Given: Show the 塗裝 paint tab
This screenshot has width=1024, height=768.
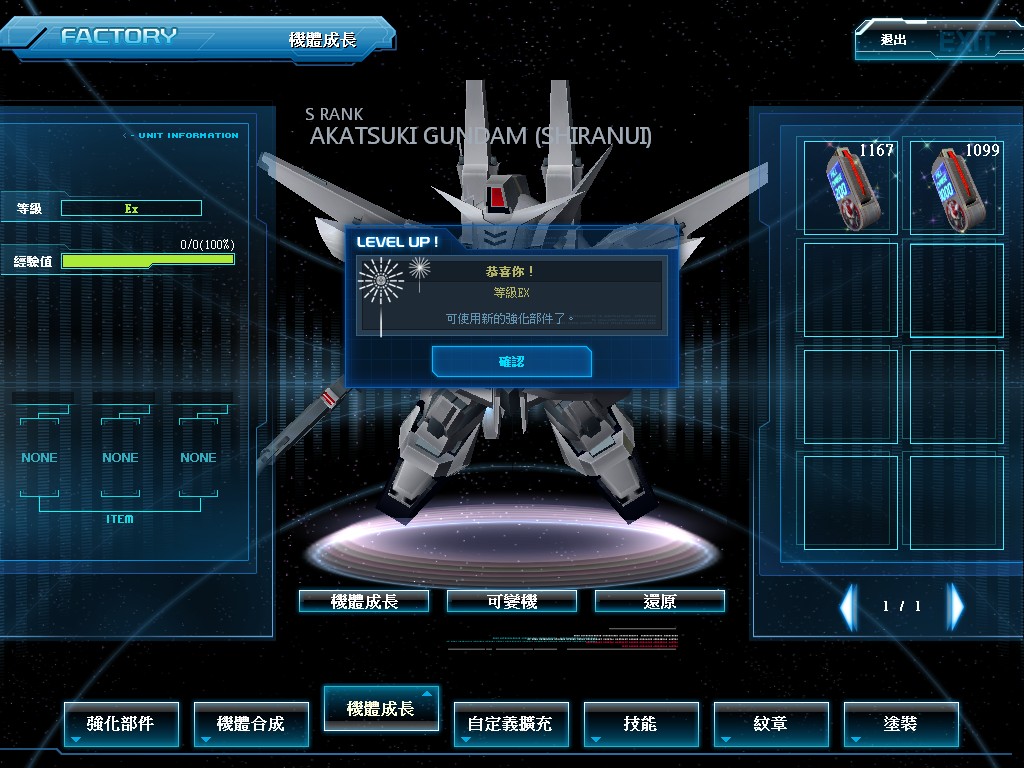Looking at the screenshot, I should click(x=901, y=724).
